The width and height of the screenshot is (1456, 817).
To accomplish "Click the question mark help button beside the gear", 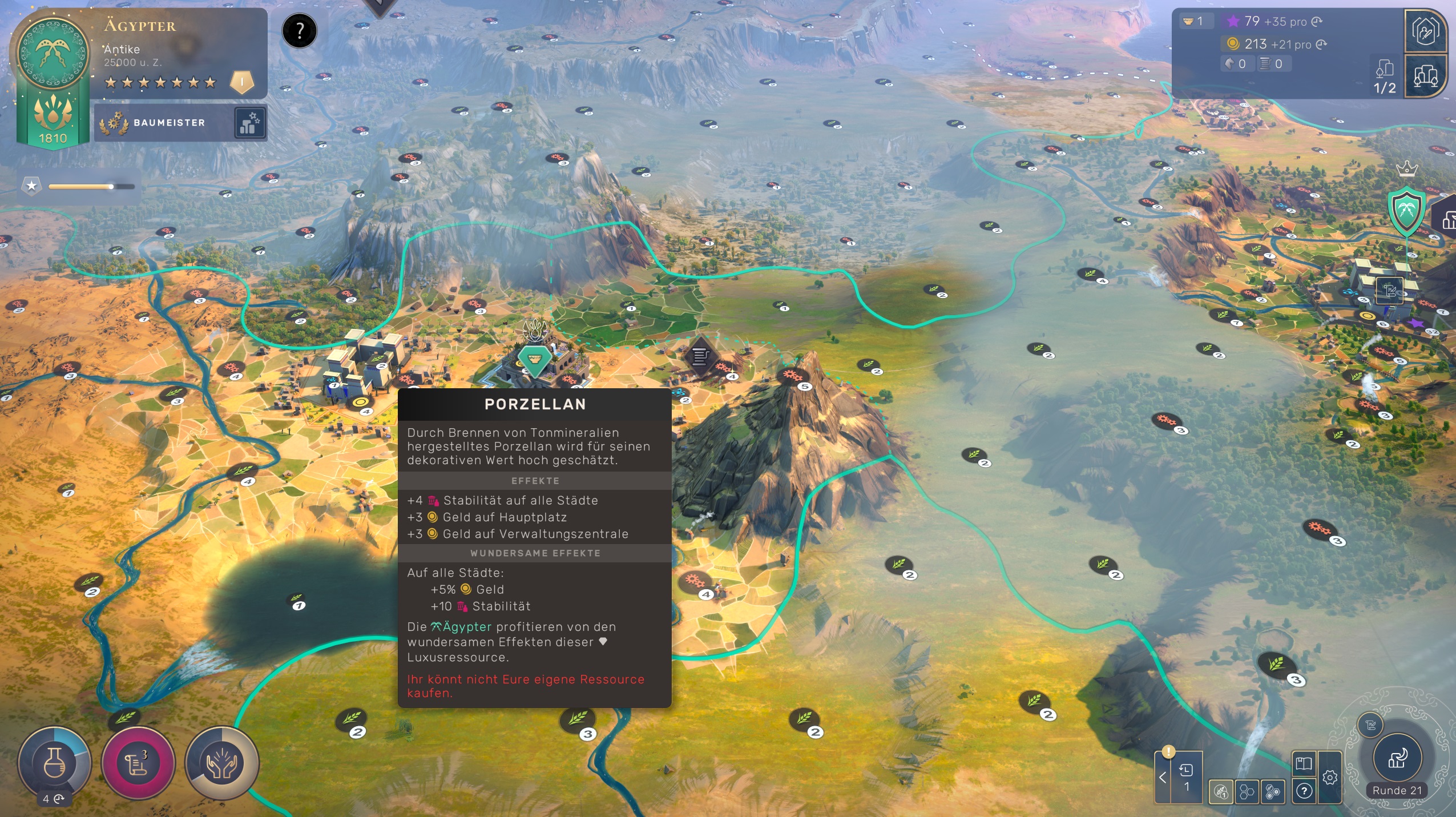I will [x=1304, y=791].
